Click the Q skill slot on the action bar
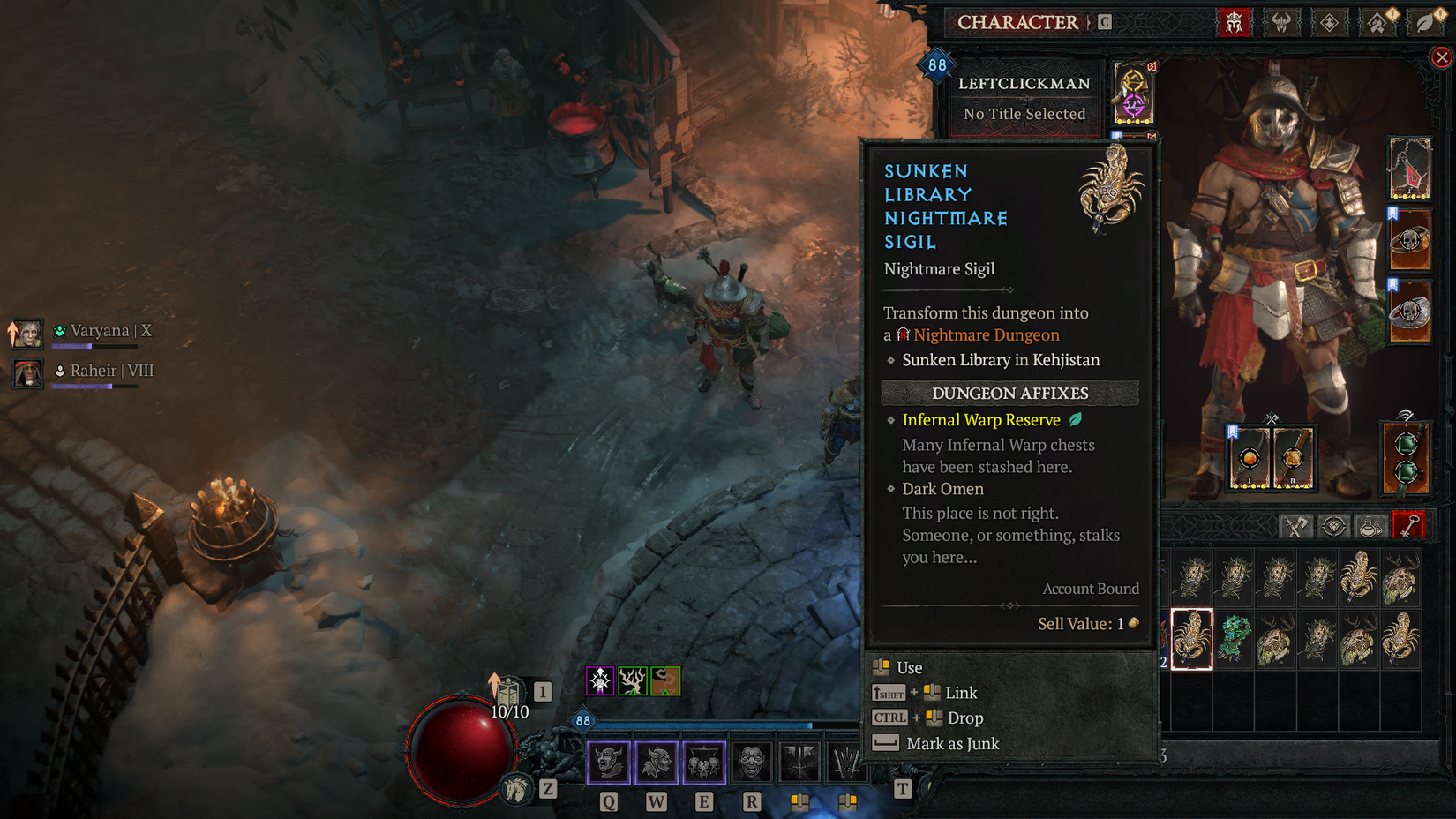This screenshot has height=819, width=1456. (x=608, y=763)
